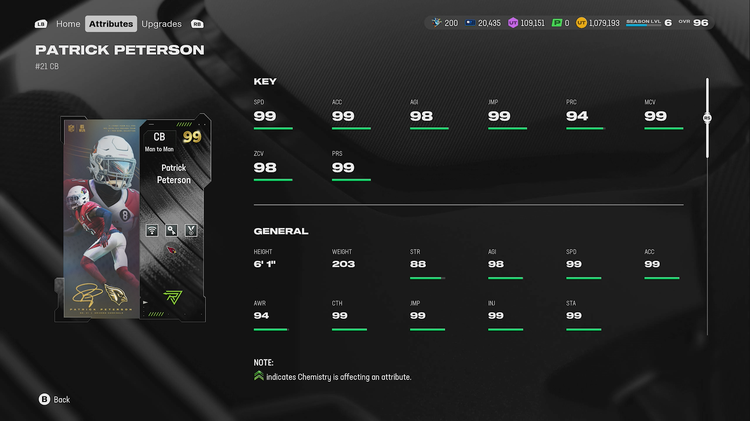The width and height of the screenshot is (750, 421).
Task: Click the attributes list scrollbar handle
Action: (x=707, y=117)
